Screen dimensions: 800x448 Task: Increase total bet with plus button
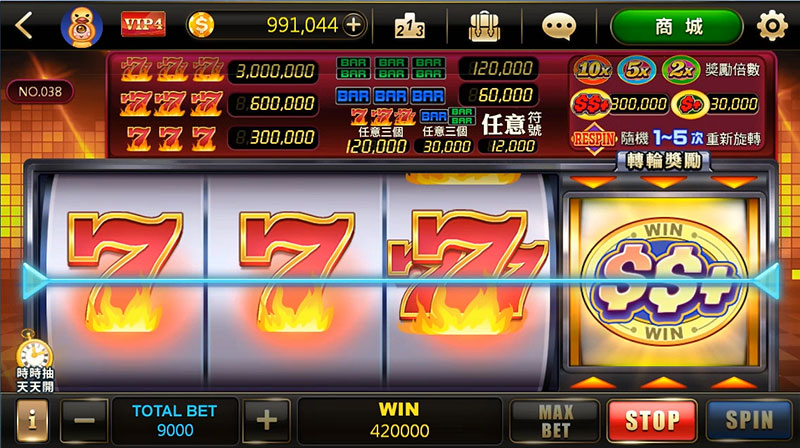(266, 421)
